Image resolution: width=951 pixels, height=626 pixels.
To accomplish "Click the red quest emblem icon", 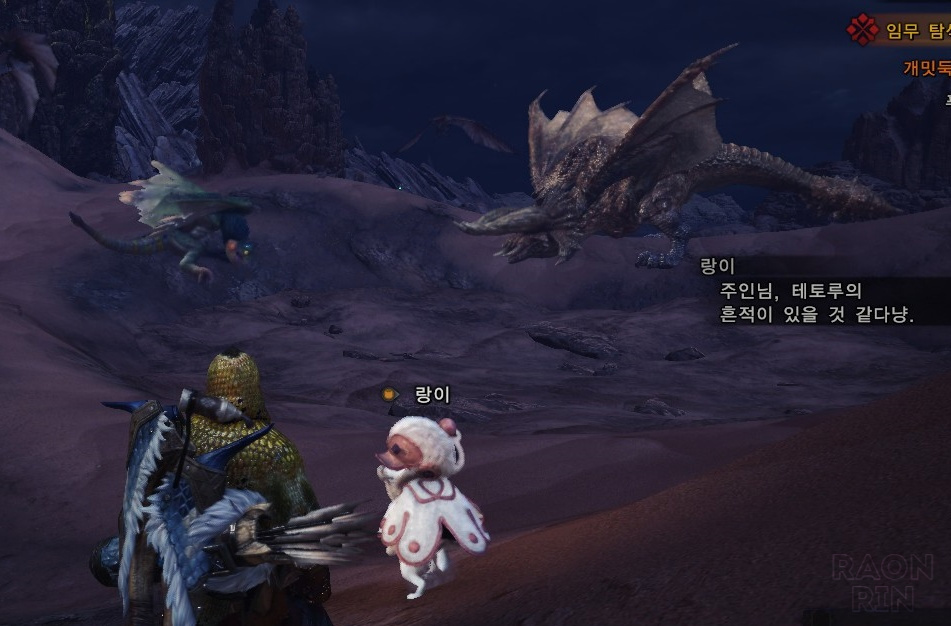I will 862,29.
